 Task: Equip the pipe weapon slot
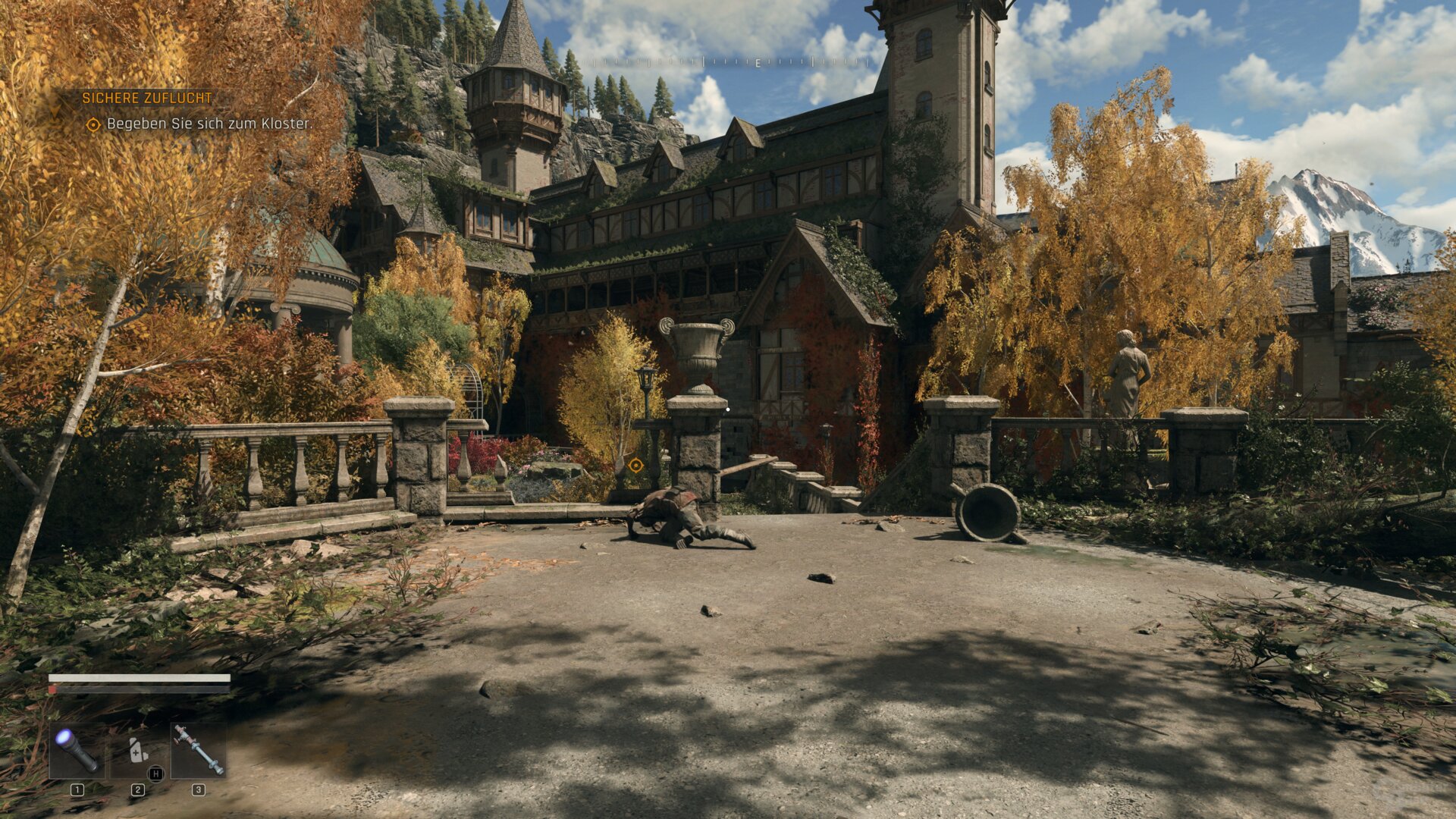(x=198, y=750)
